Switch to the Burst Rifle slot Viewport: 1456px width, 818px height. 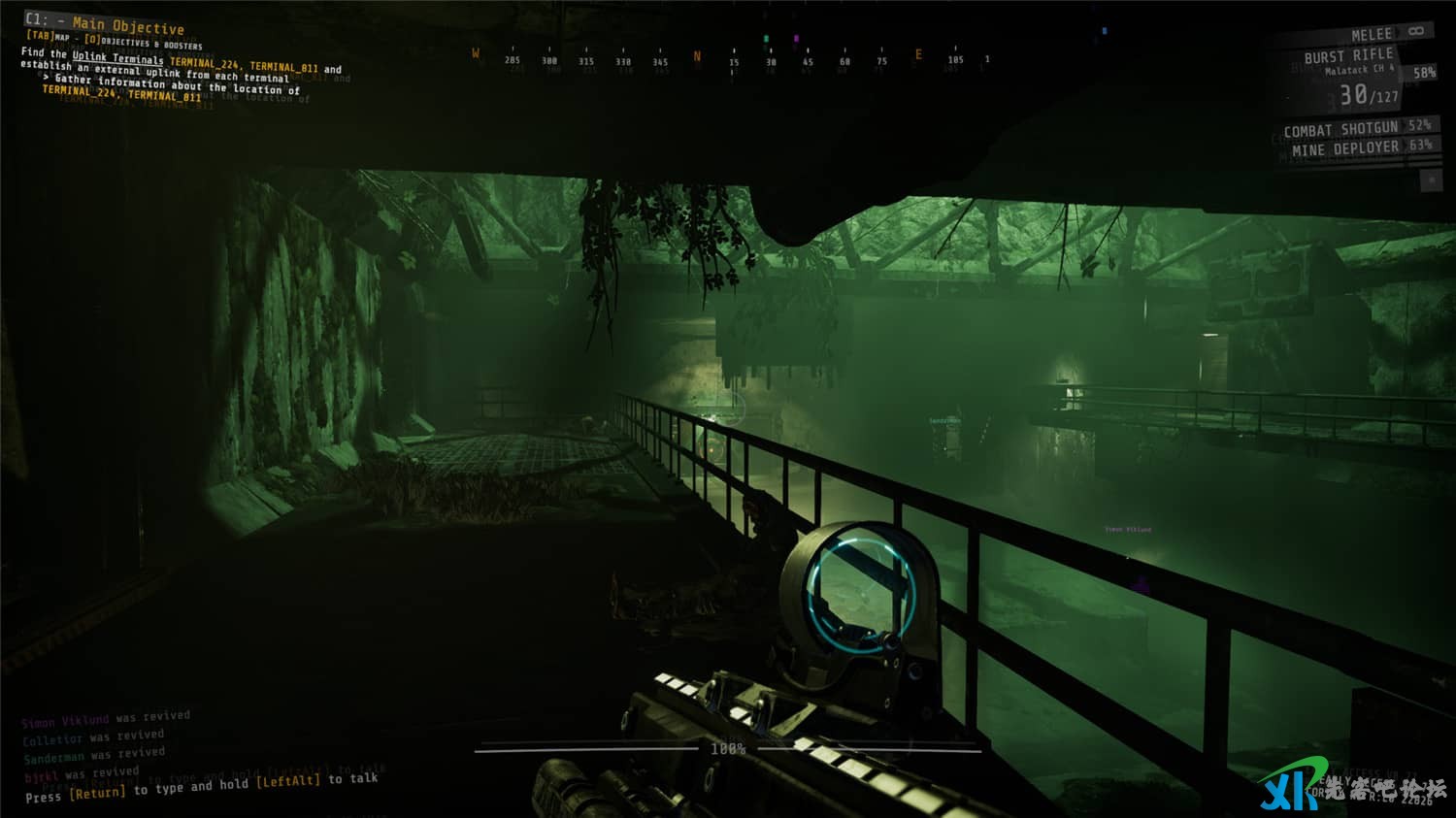1348,56
